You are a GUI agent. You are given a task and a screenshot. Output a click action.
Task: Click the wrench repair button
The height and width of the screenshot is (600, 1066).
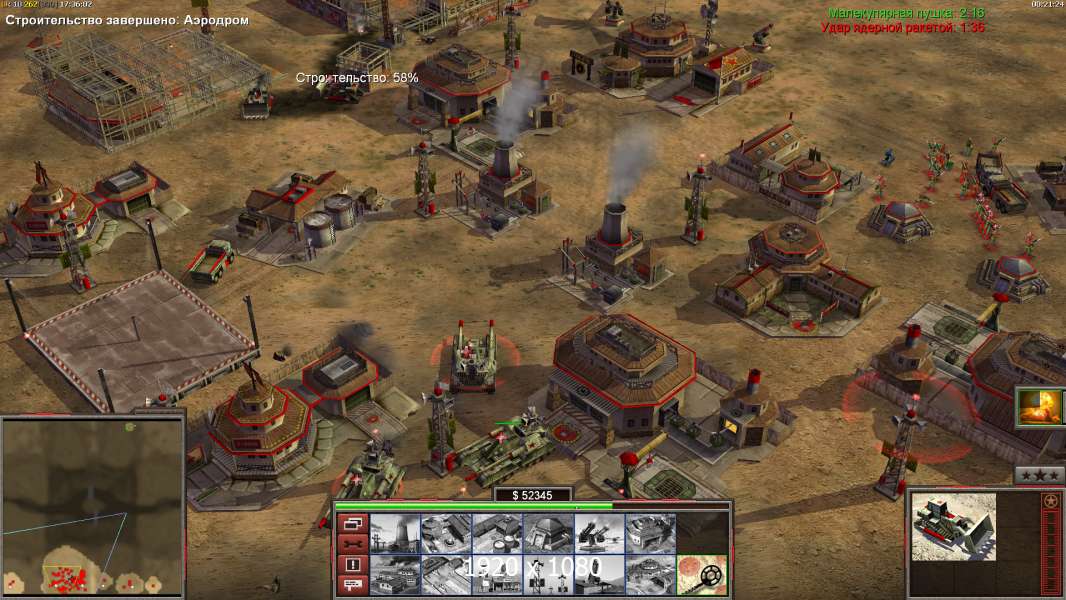pyautogui.click(x=352, y=544)
